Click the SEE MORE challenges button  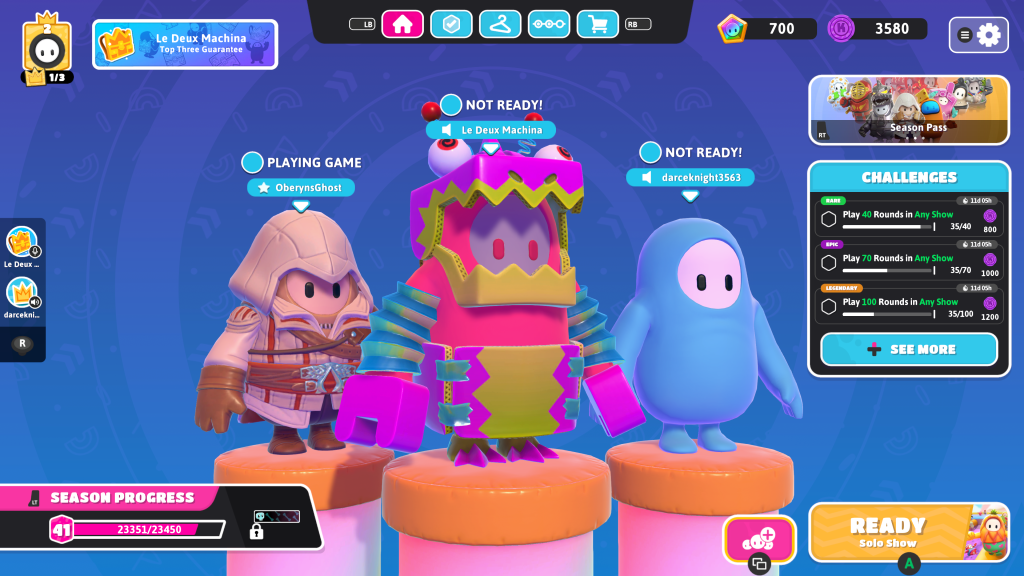[x=909, y=349]
